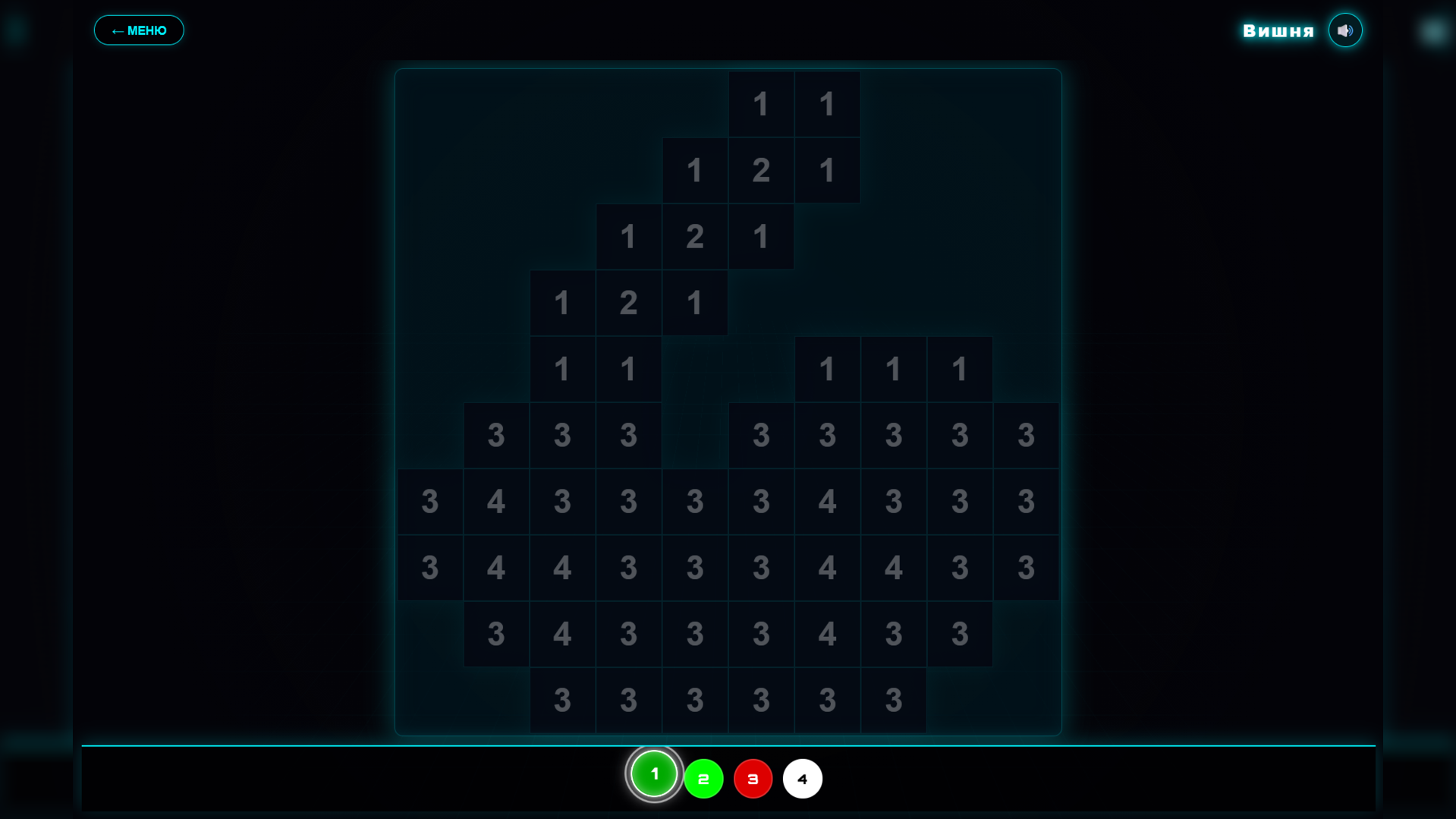Select color 2 in the palette
Image resolution: width=1456 pixels, height=819 pixels.
[x=703, y=778]
